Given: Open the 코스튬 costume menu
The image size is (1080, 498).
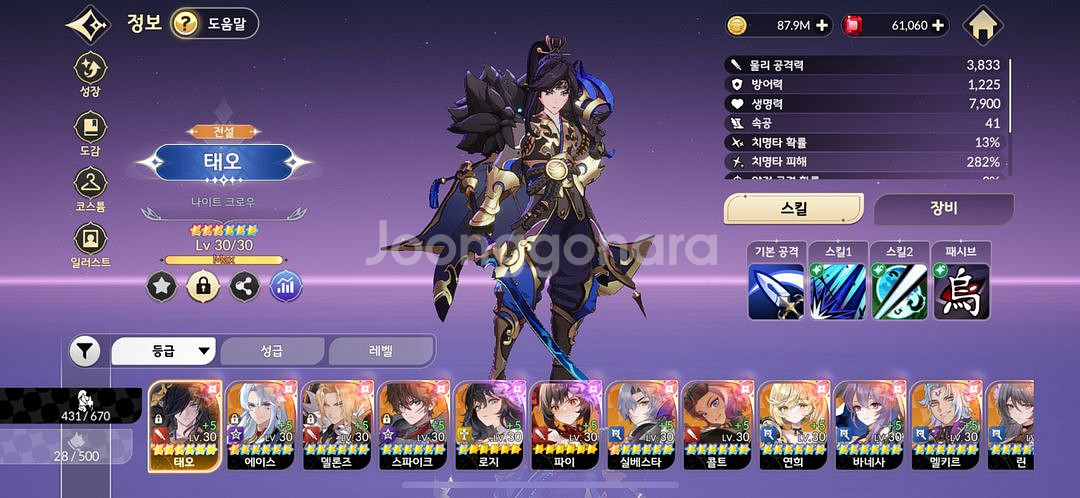Looking at the screenshot, I should [91, 188].
